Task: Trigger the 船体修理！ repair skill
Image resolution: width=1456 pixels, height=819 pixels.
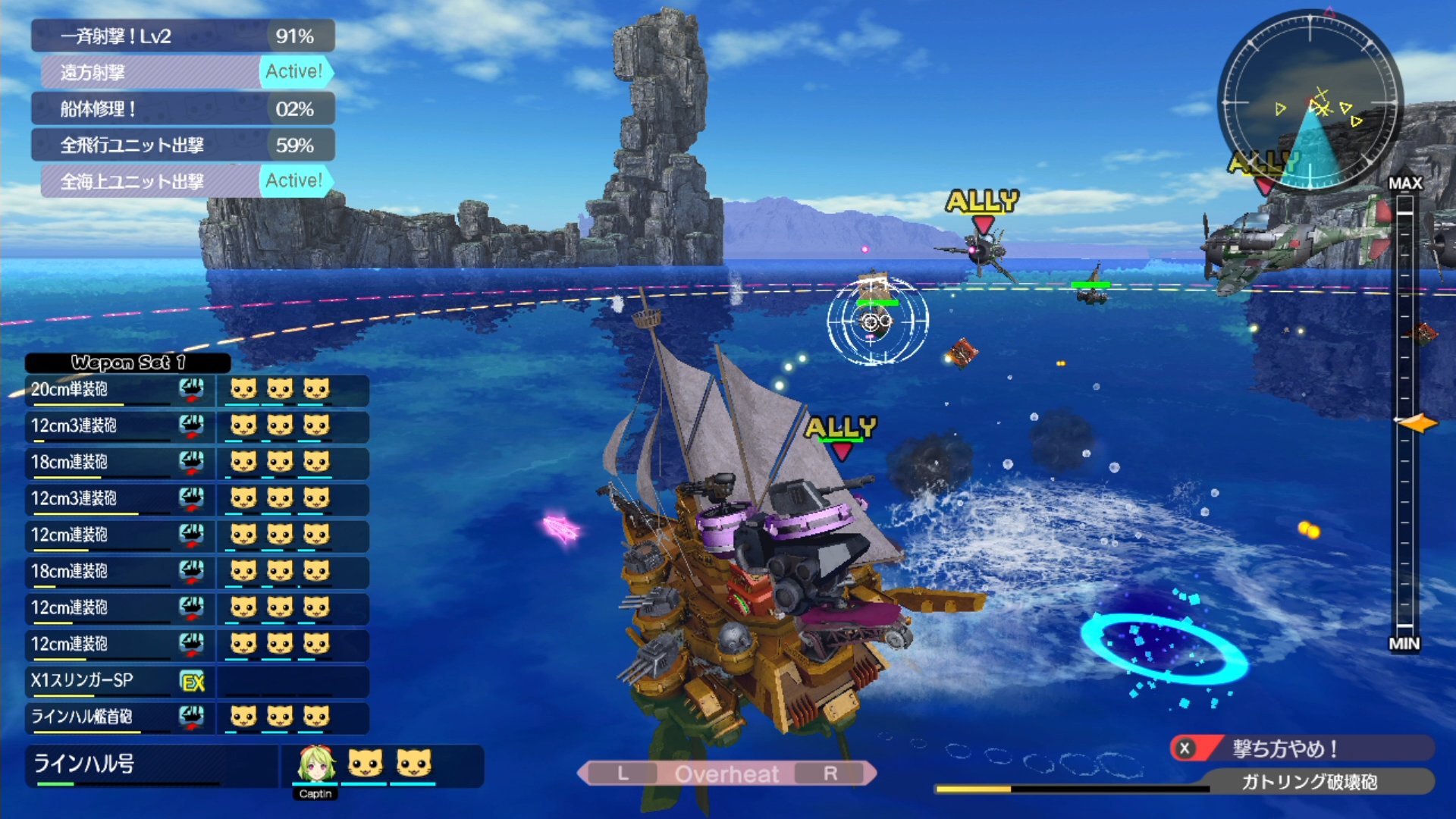Action: tap(182, 108)
